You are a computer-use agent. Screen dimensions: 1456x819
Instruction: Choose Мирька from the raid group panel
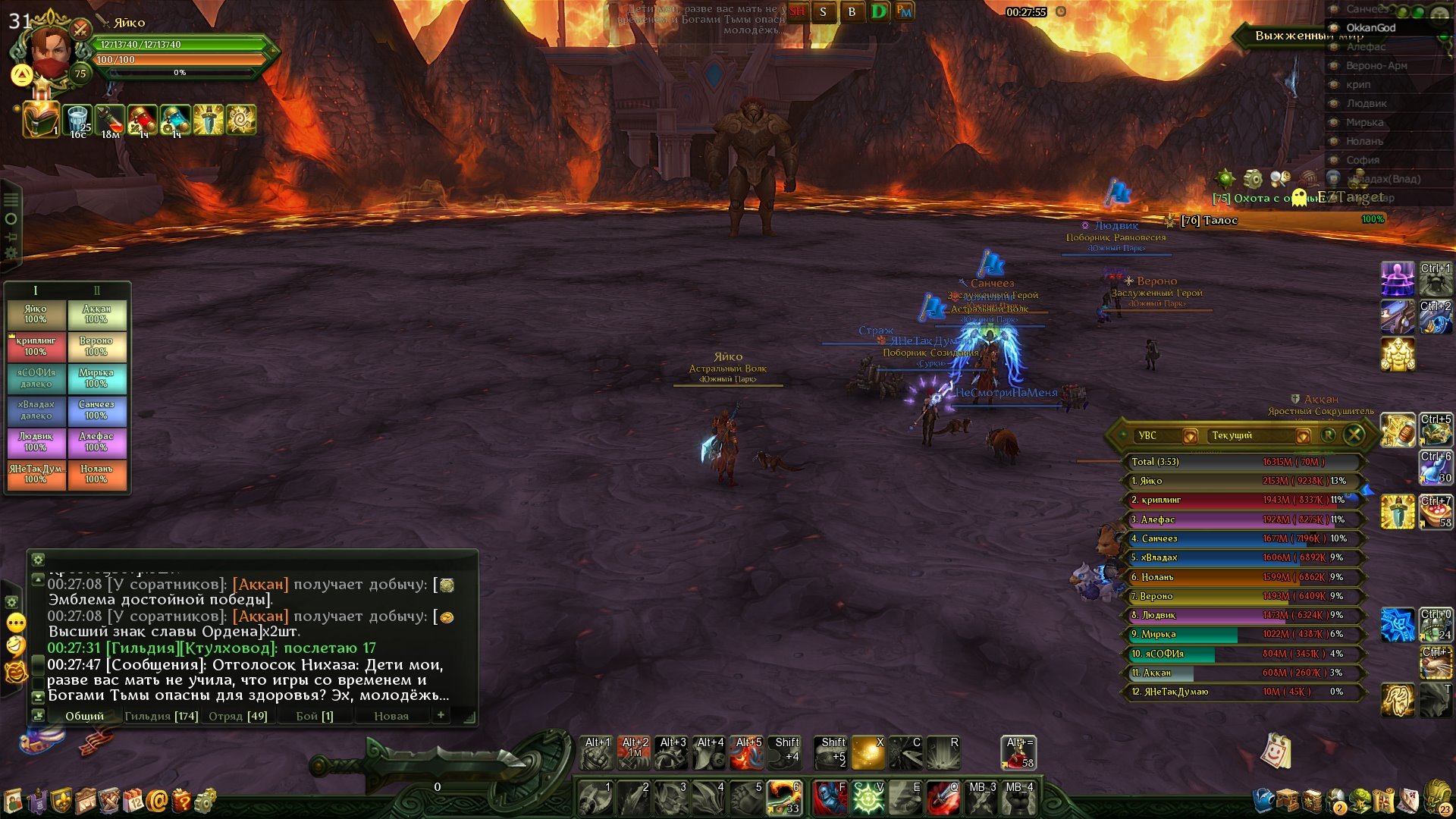96,378
